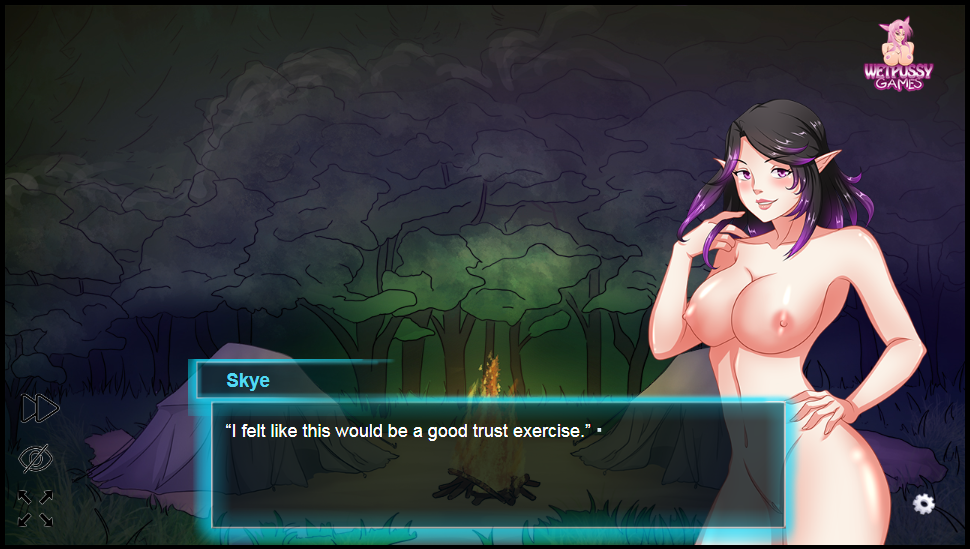Toggle fullscreen with the four-arrows icon
The image size is (970, 549).
pos(36,508)
